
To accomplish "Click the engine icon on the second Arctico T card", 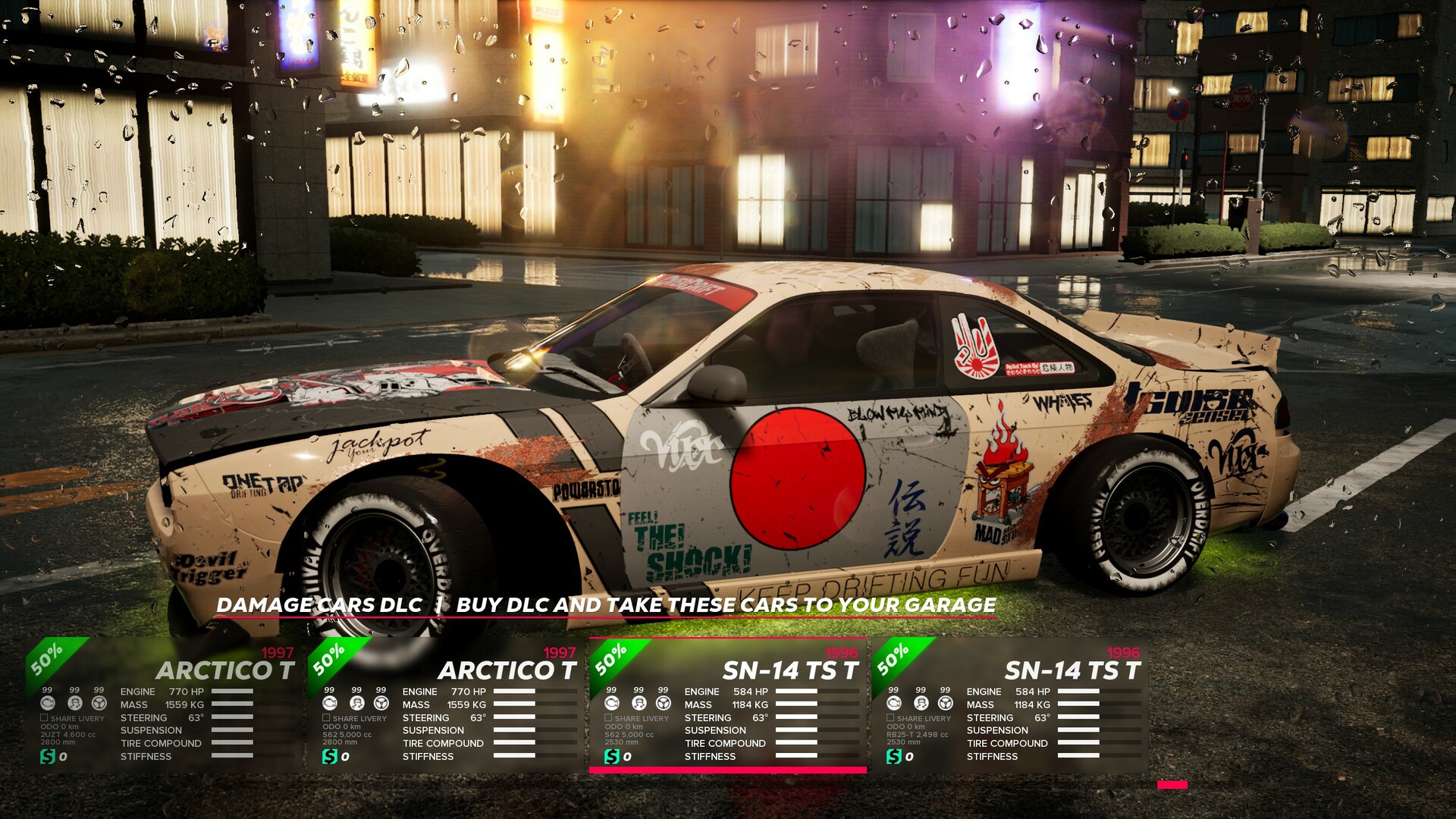I will [328, 703].
